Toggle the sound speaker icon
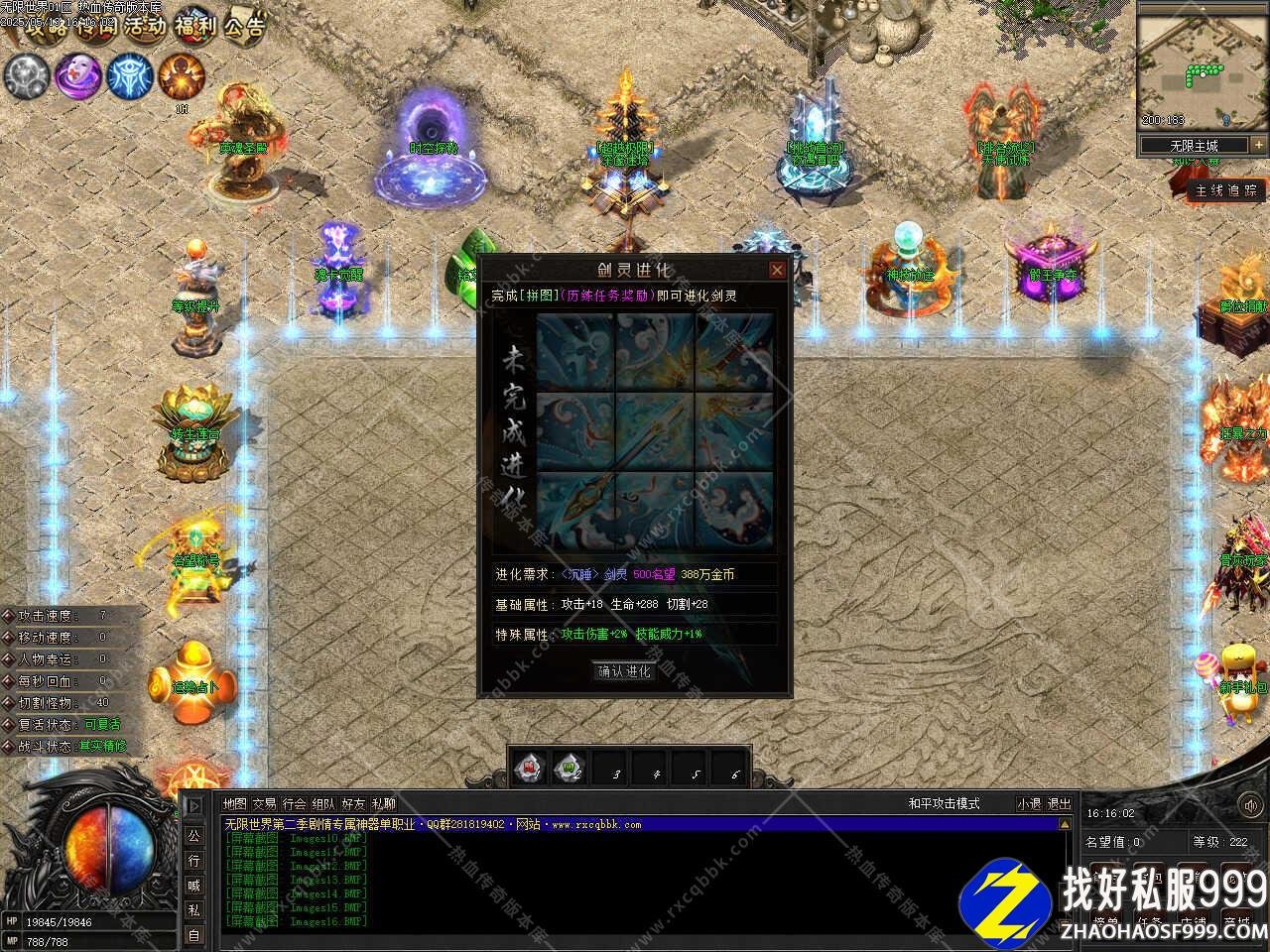Viewport: 1270px width, 952px height. pos(194,805)
